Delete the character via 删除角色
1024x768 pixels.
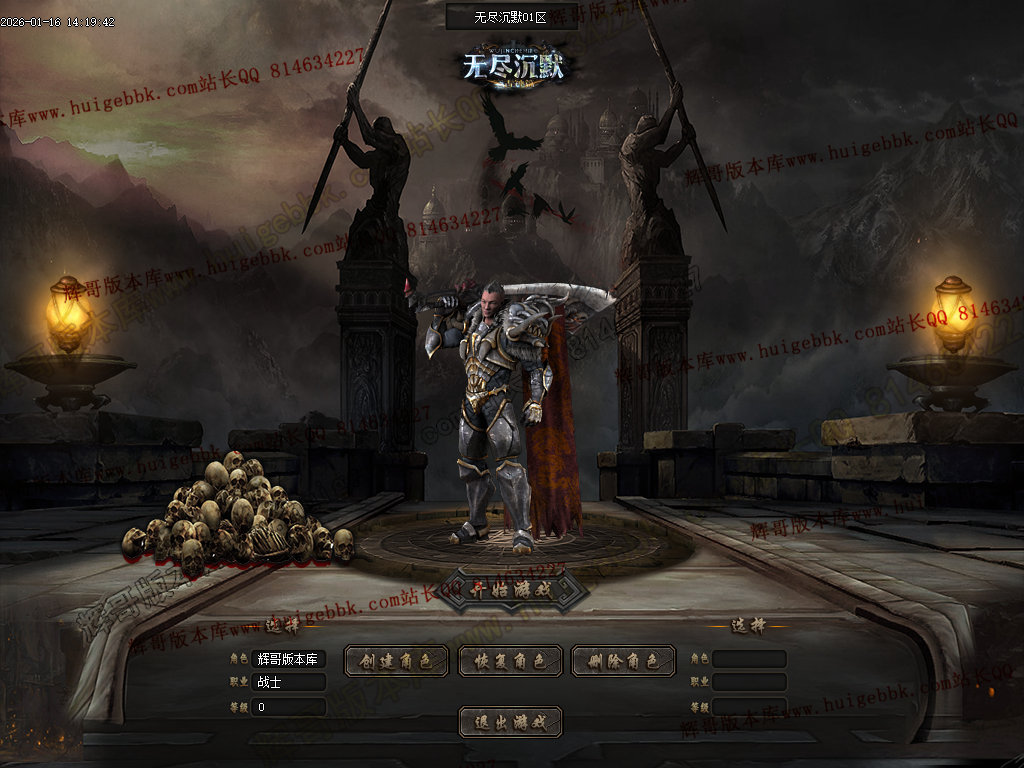pos(623,661)
